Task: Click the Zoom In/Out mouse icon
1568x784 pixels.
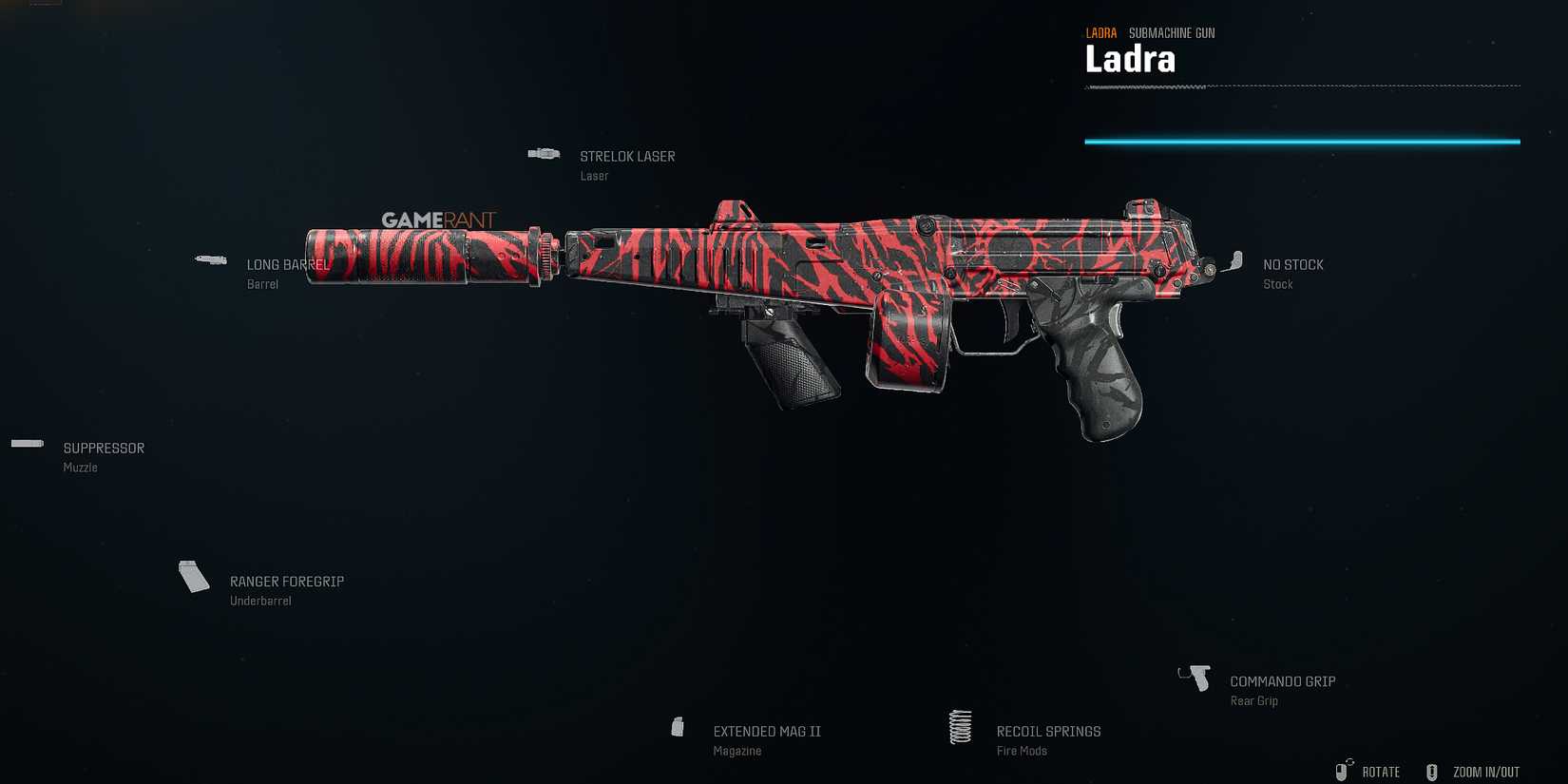Action: [1431, 771]
